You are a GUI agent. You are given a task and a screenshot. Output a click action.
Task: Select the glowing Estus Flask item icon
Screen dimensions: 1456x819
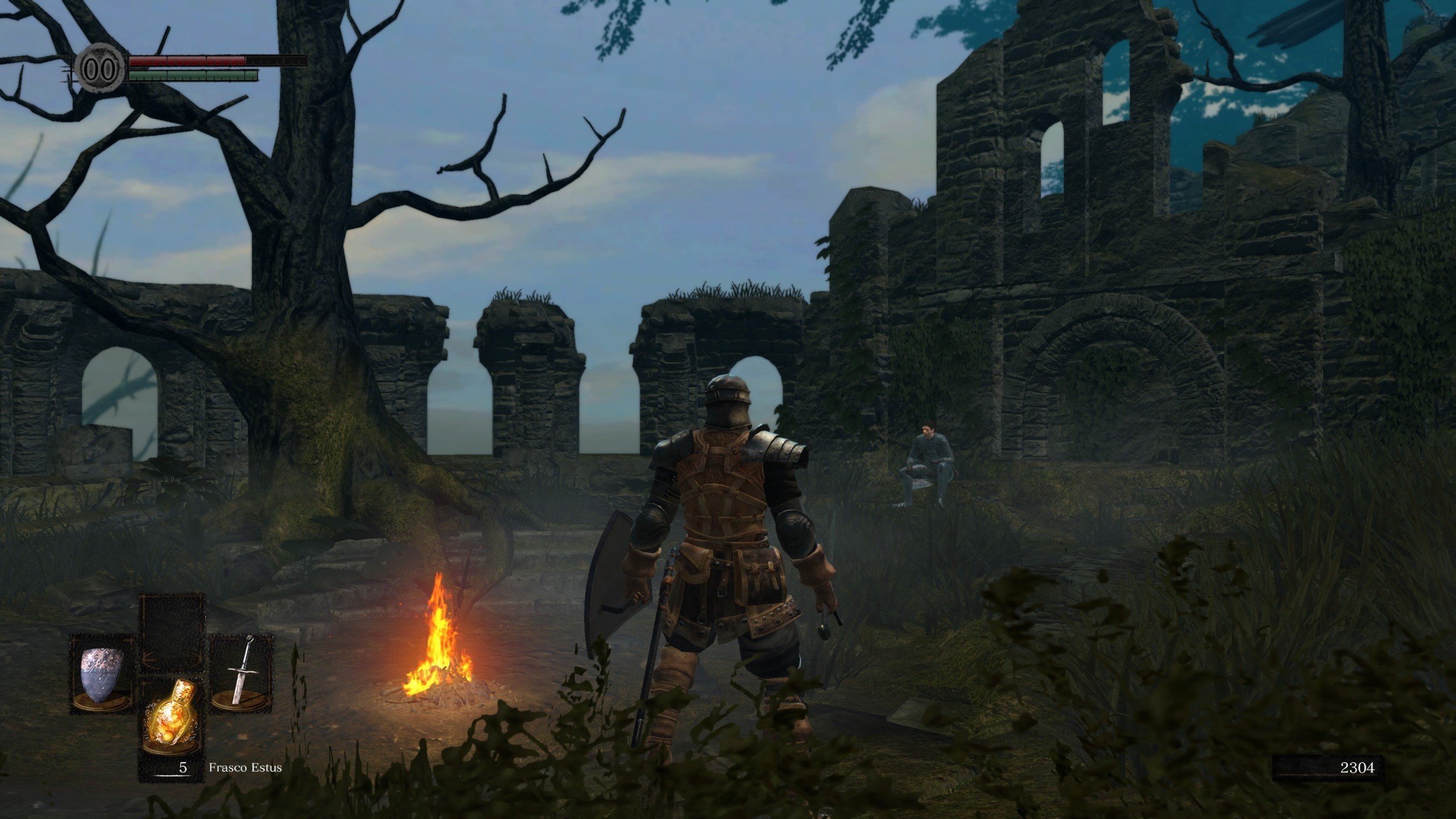click(171, 717)
